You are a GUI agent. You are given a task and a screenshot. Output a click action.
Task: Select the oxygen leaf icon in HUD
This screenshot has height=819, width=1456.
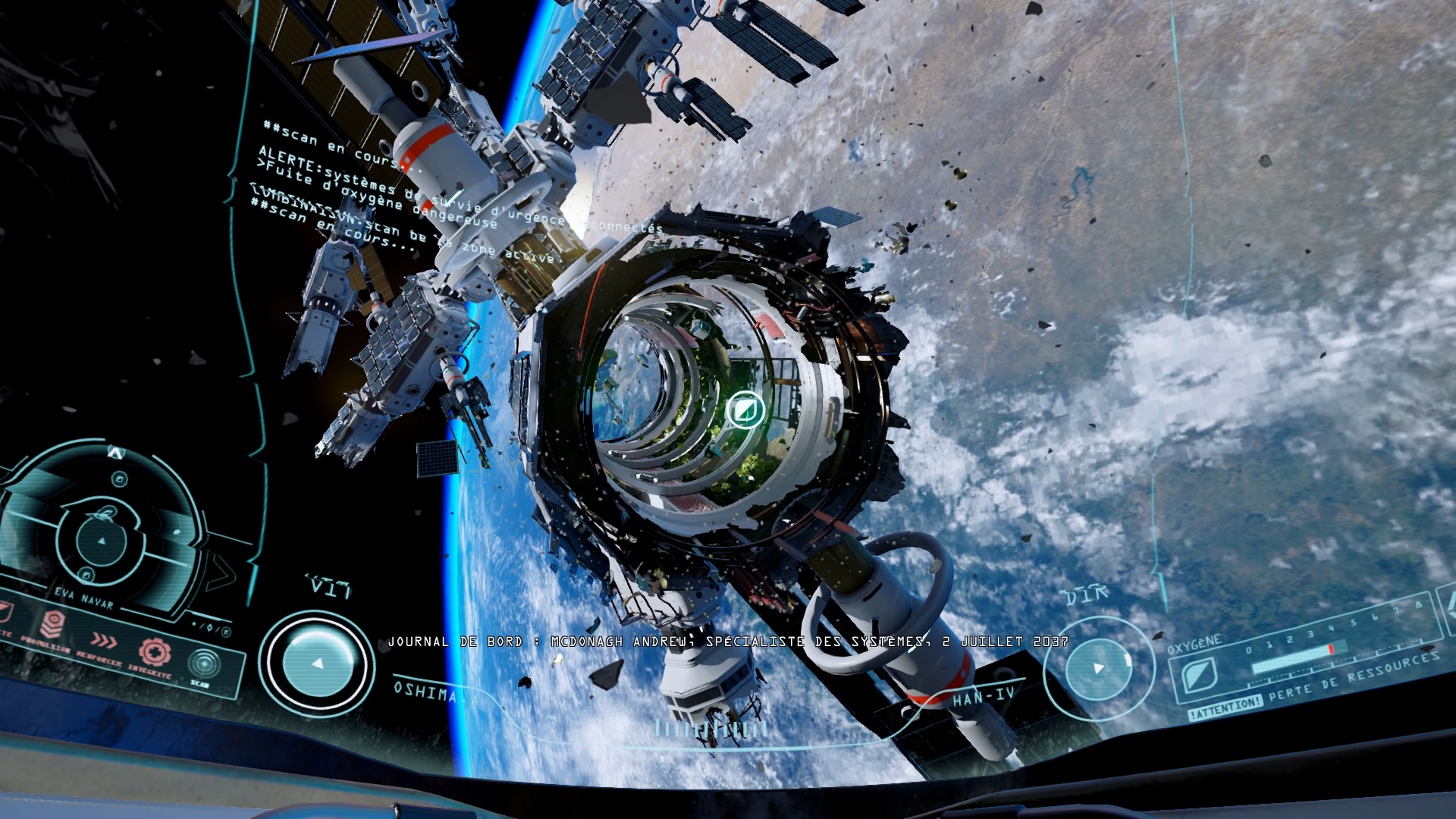pos(1199,674)
